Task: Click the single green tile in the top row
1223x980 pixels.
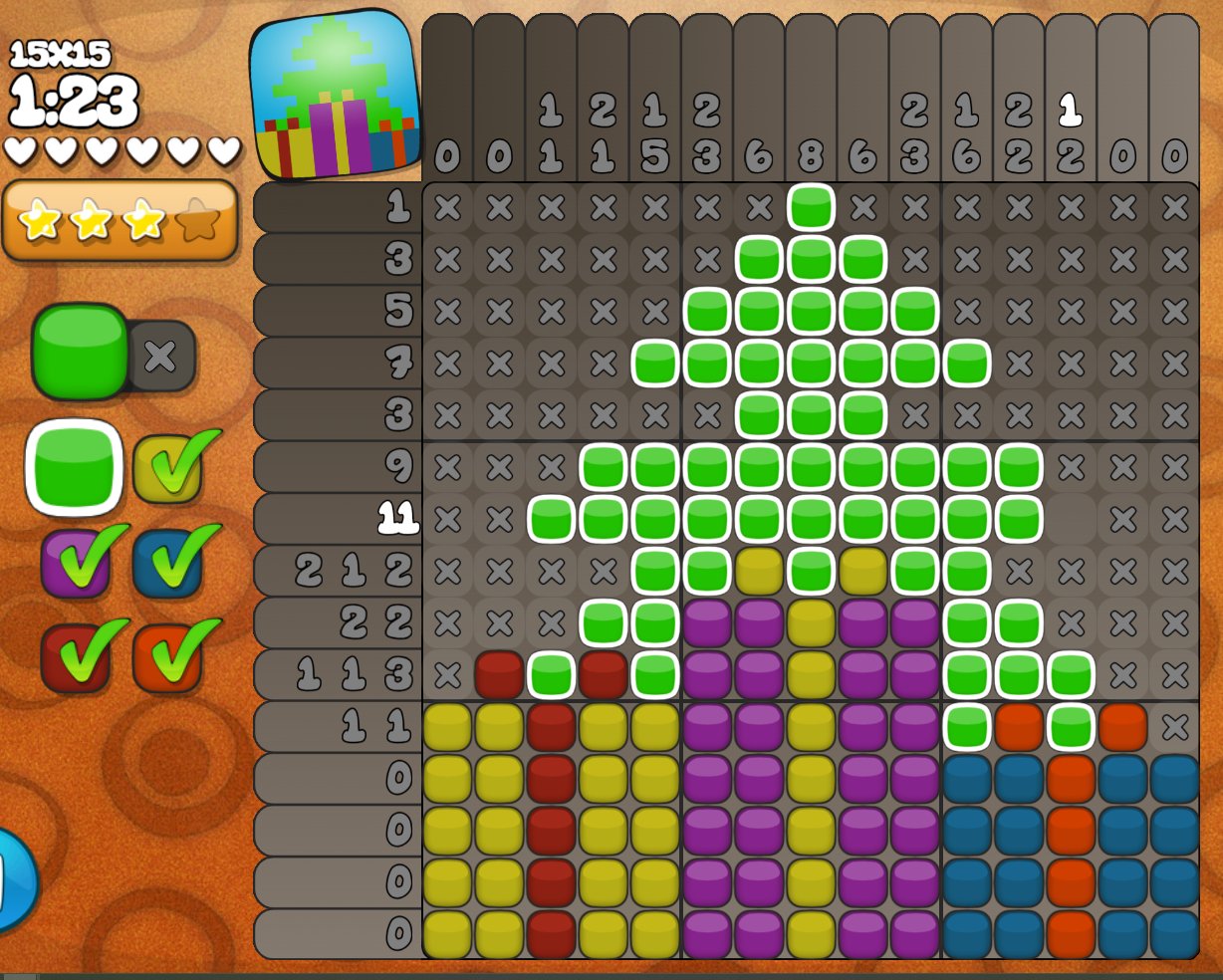Action: click(811, 207)
